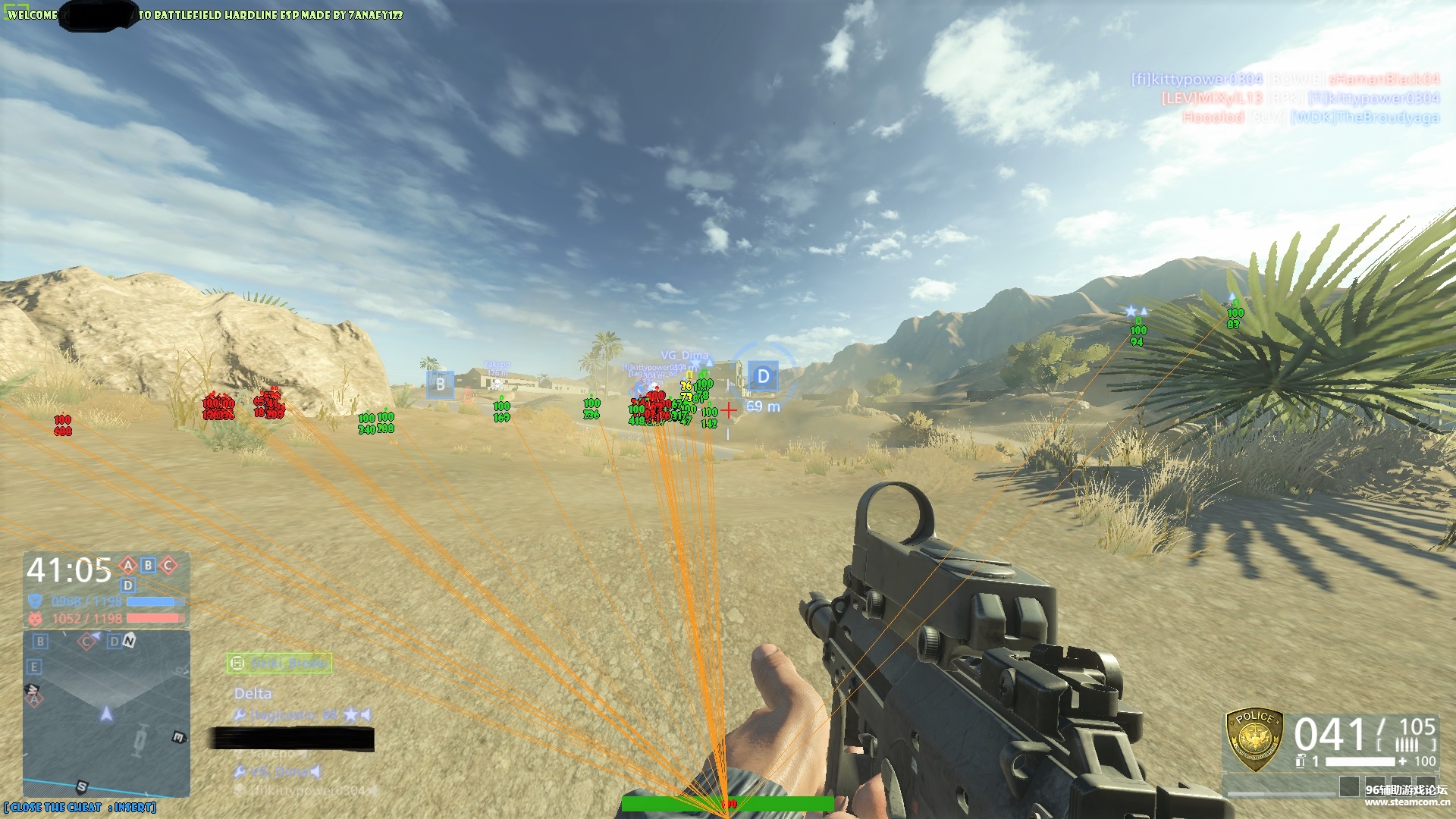Select the engineer wrench icon beside VG_Dima
The width and height of the screenshot is (1456, 819).
[239, 771]
